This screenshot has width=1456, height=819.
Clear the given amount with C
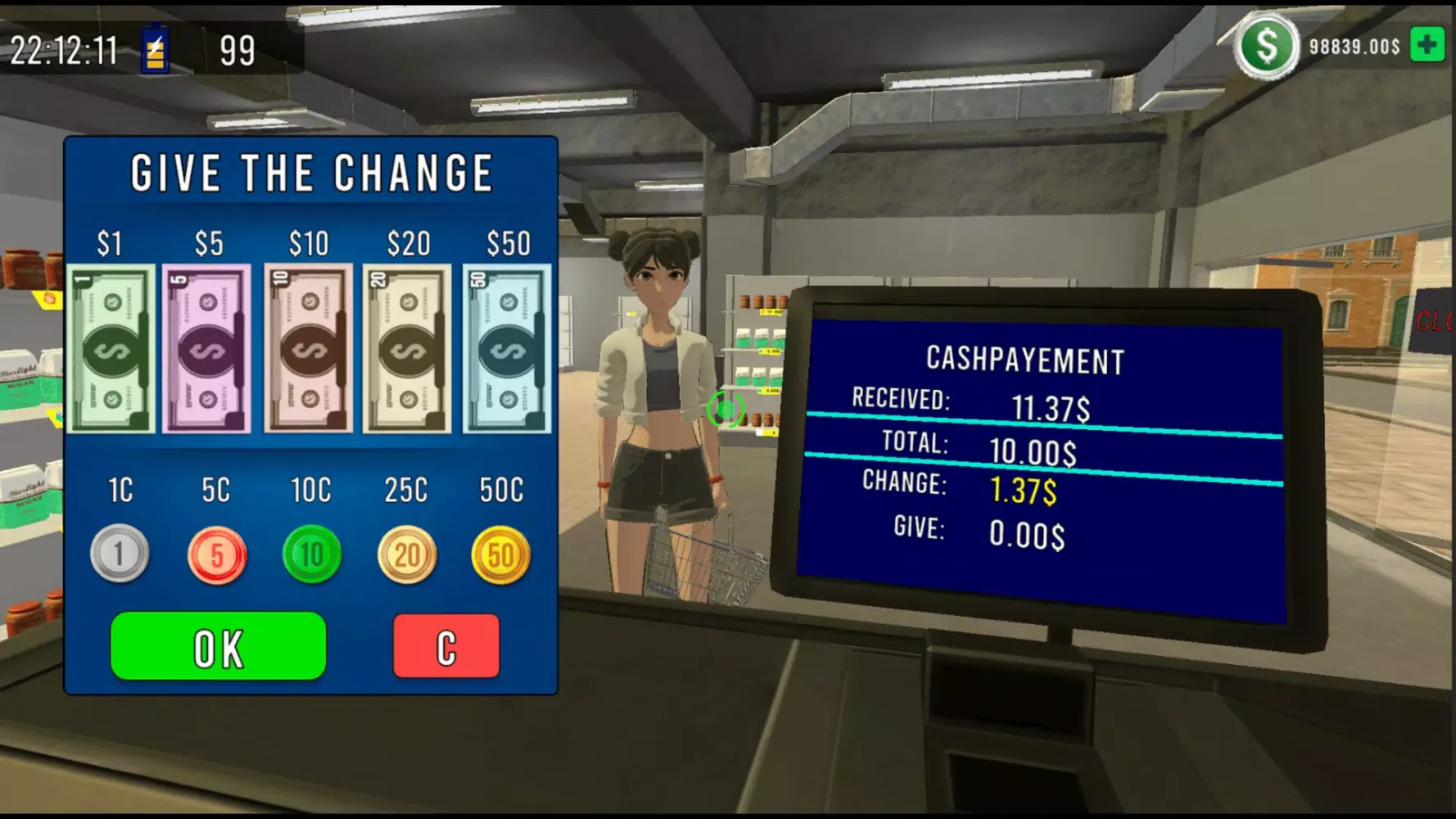tap(446, 646)
